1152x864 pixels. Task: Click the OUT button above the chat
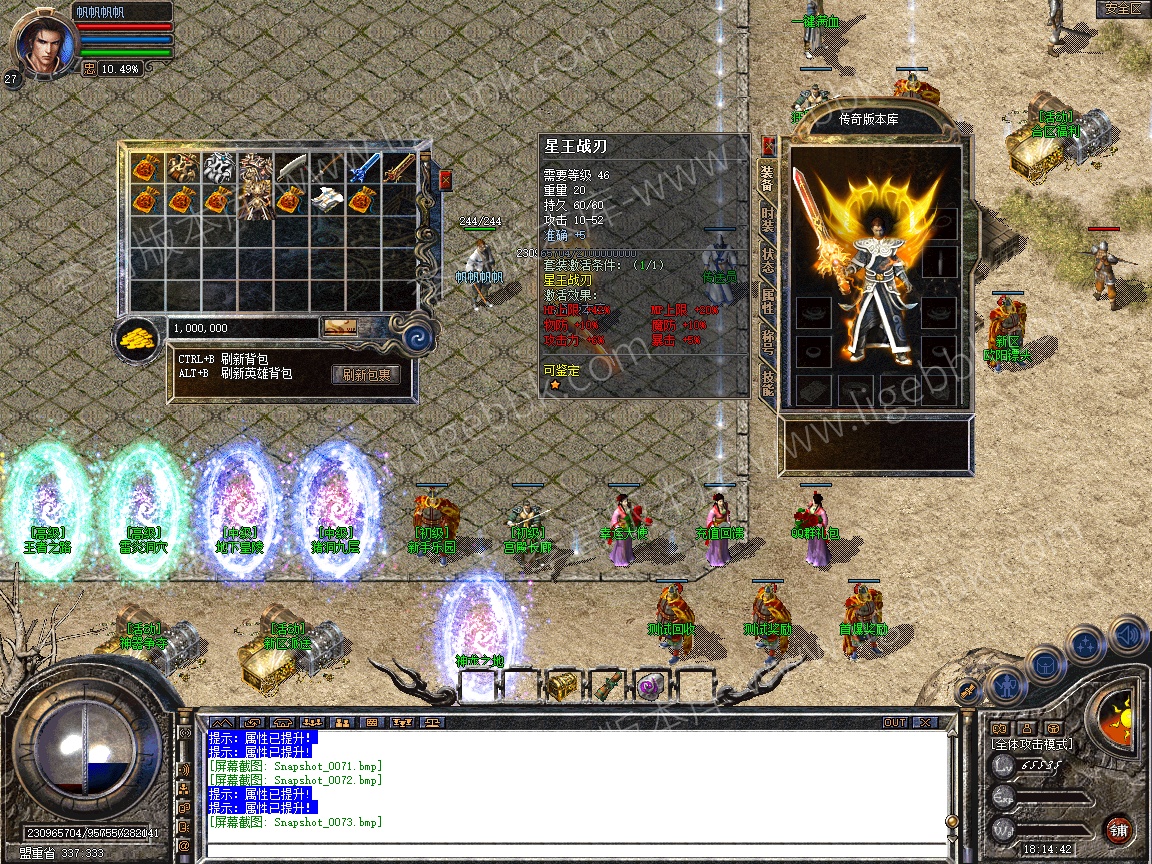pos(894,722)
